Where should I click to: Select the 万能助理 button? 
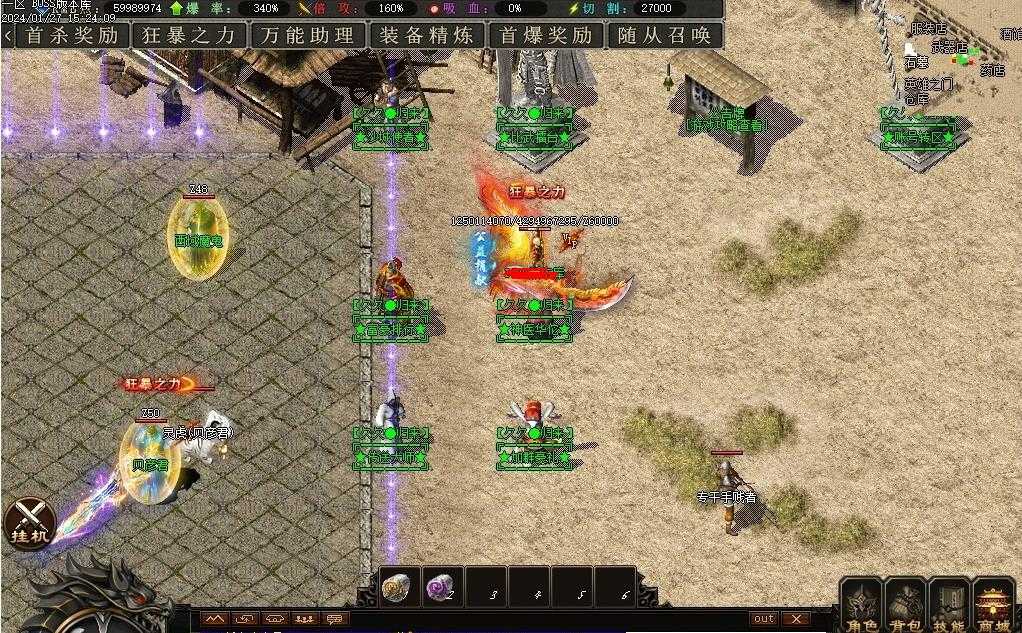tap(308, 35)
